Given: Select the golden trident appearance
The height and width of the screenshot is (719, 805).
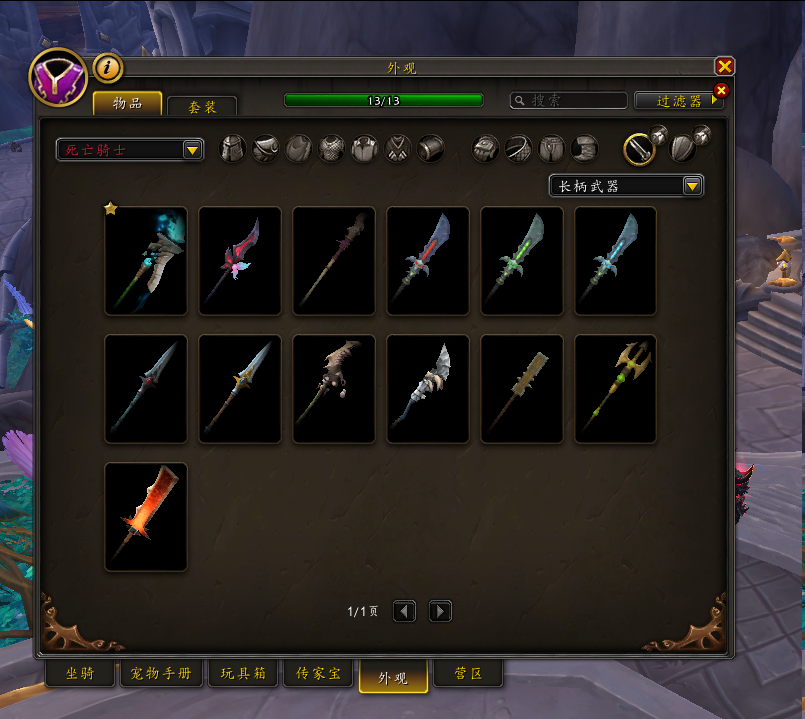Looking at the screenshot, I should [x=616, y=389].
